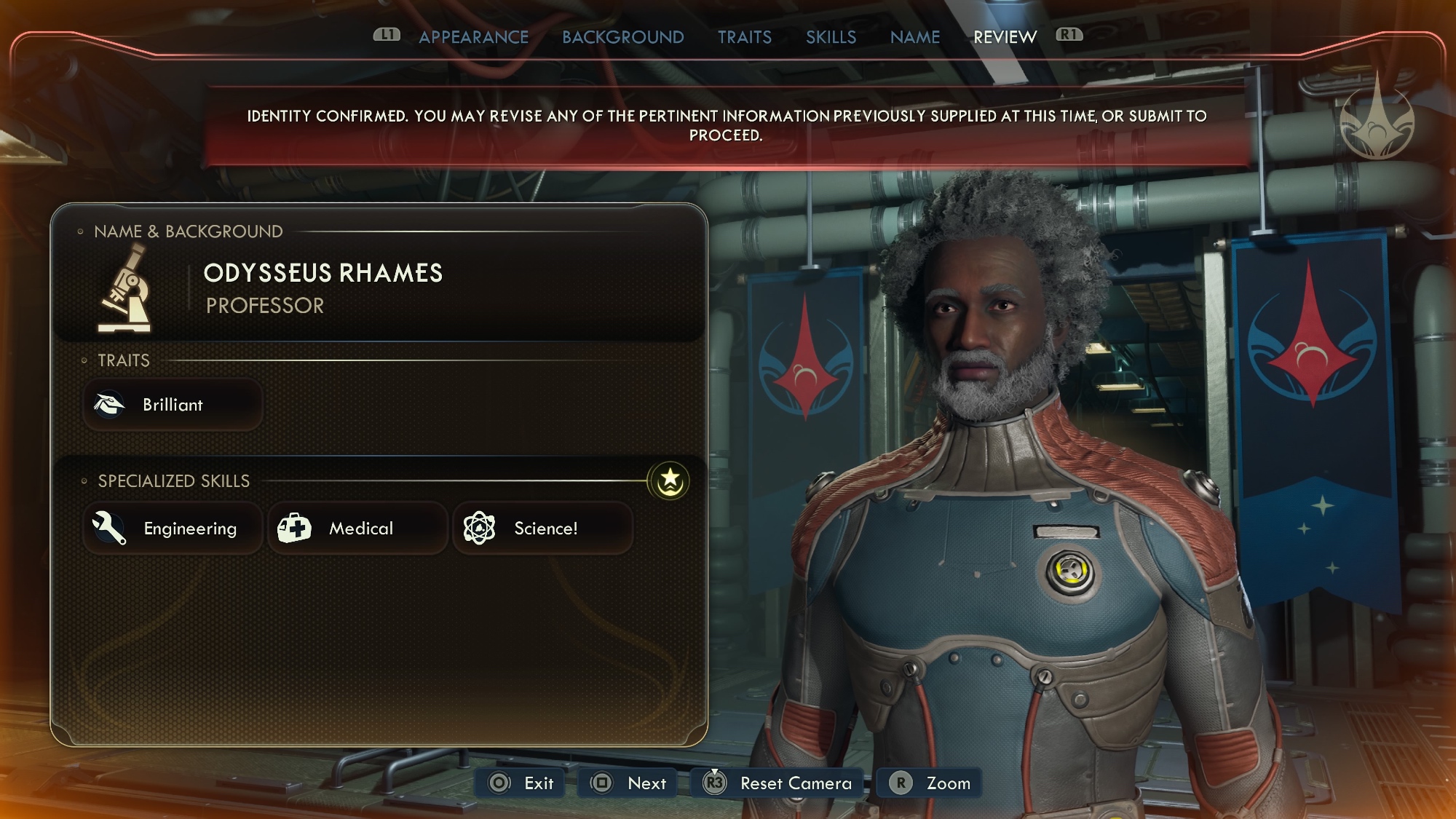The width and height of the screenshot is (1456, 819).
Task: Click the star badge beside Specialized Skills
Action: [669, 480]
